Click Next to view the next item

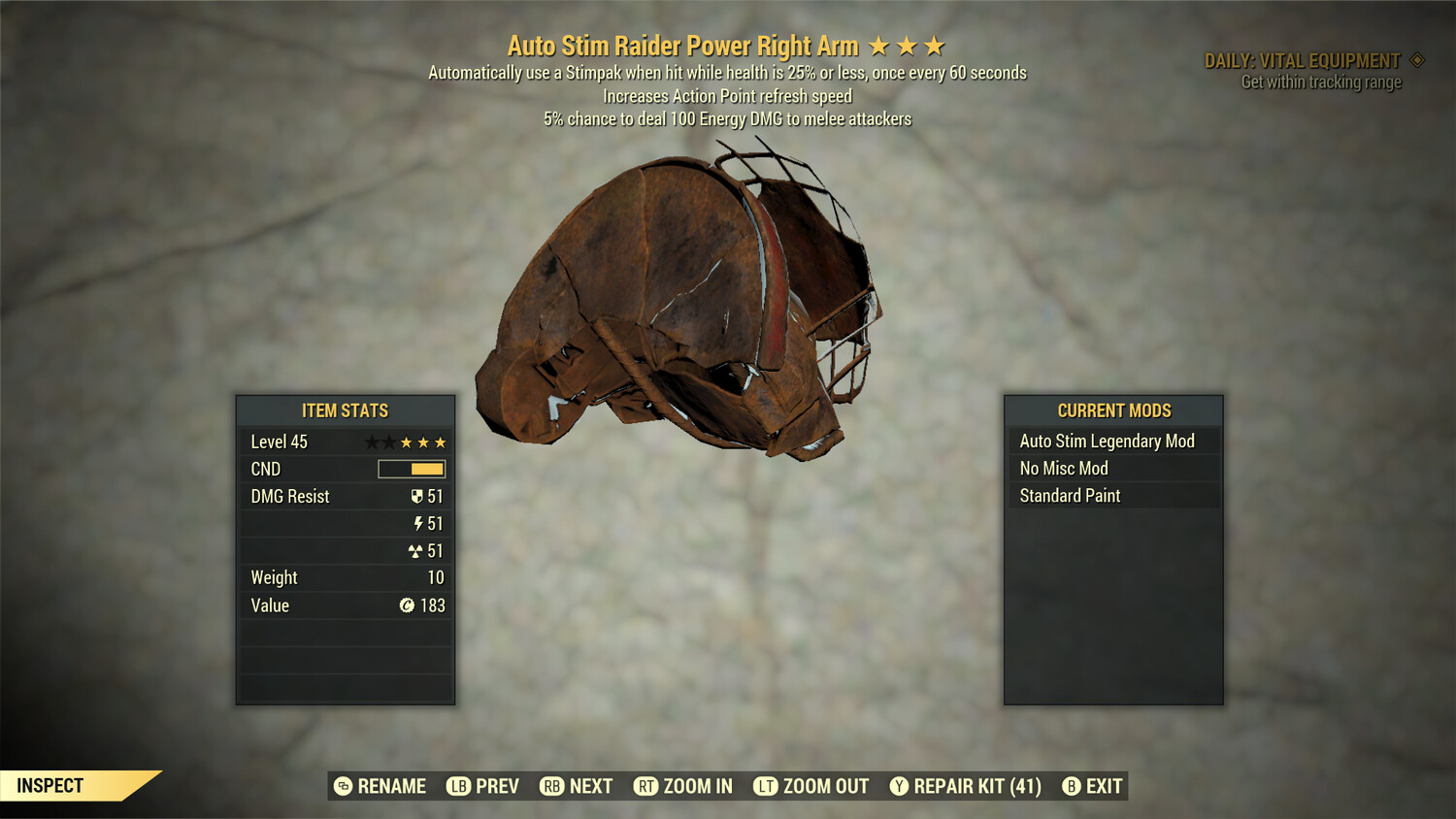pyautogui.click(x=591, y=786)
